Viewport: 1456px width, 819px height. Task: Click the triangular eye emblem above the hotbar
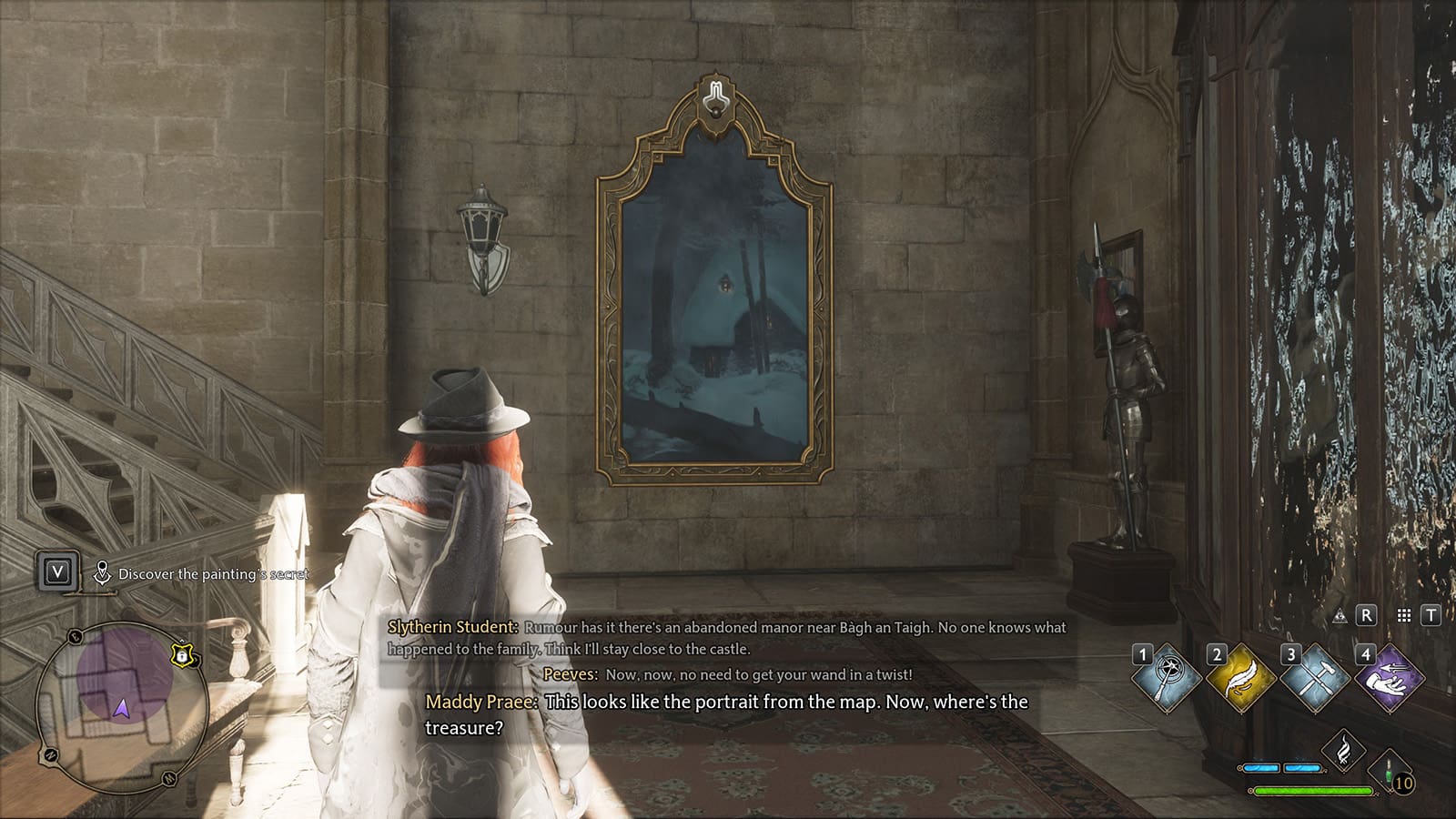[x=1340, y=617]
